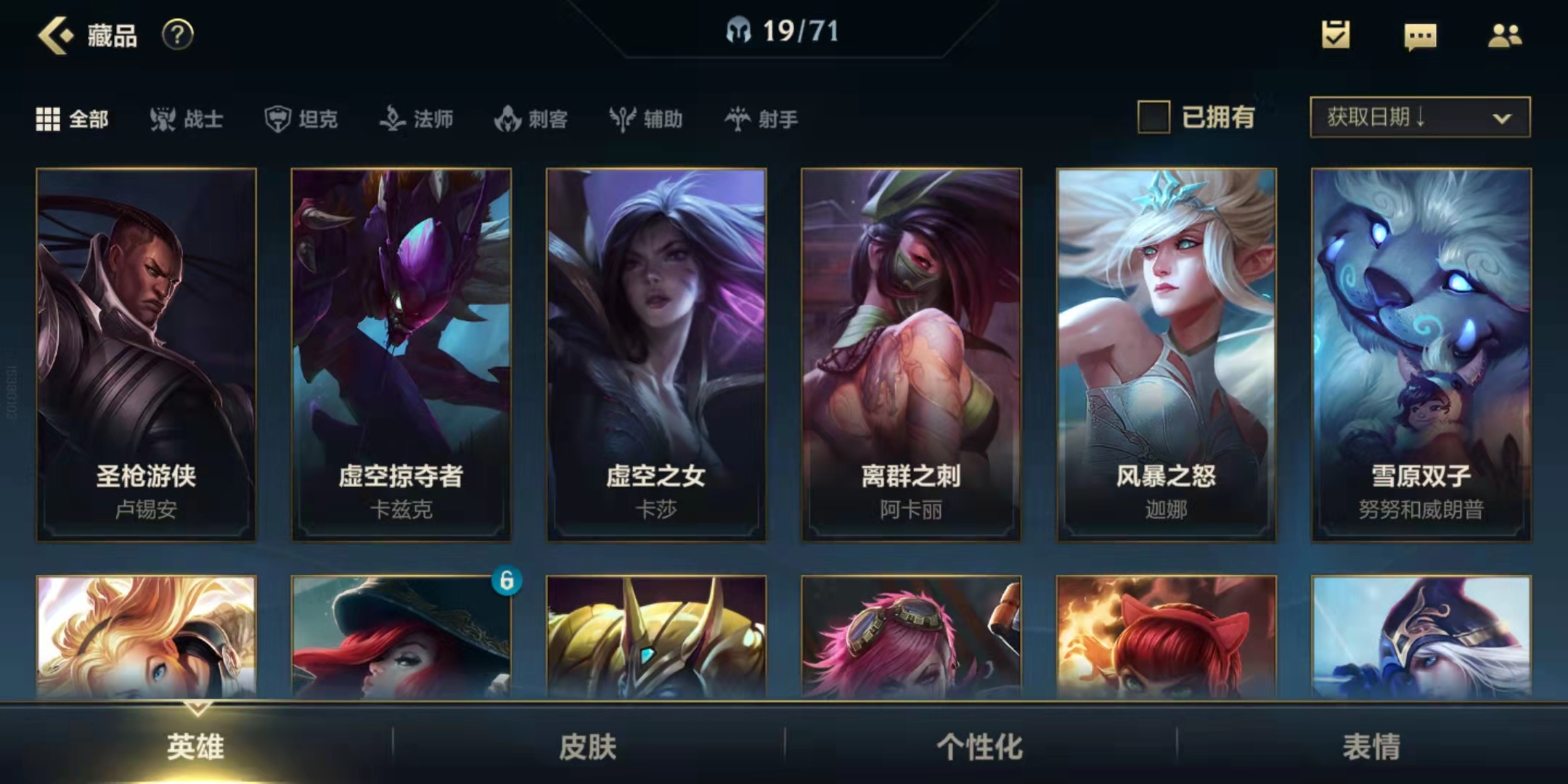The width and height of the screenshot is (1568, 784).
Task: Open the chat message icon
Action: [1420, 36]
